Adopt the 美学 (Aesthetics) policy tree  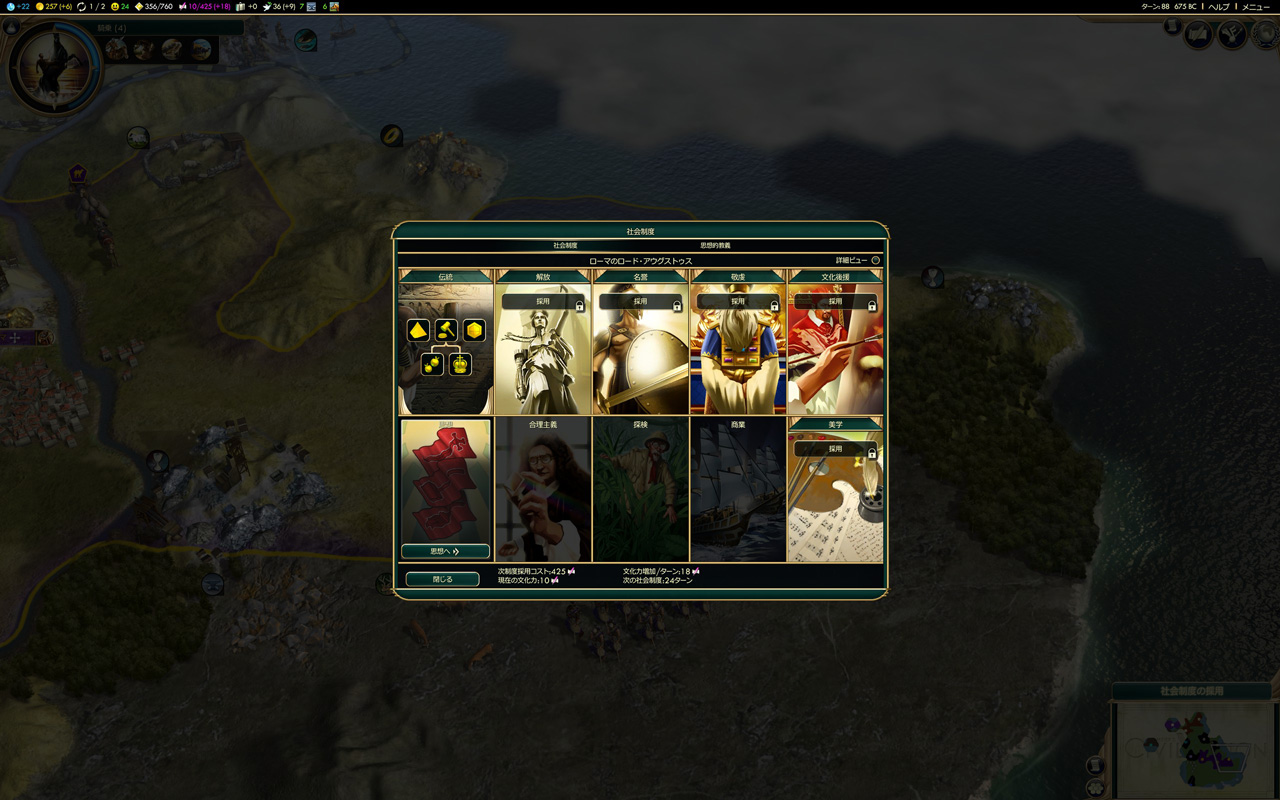(836, 450)
